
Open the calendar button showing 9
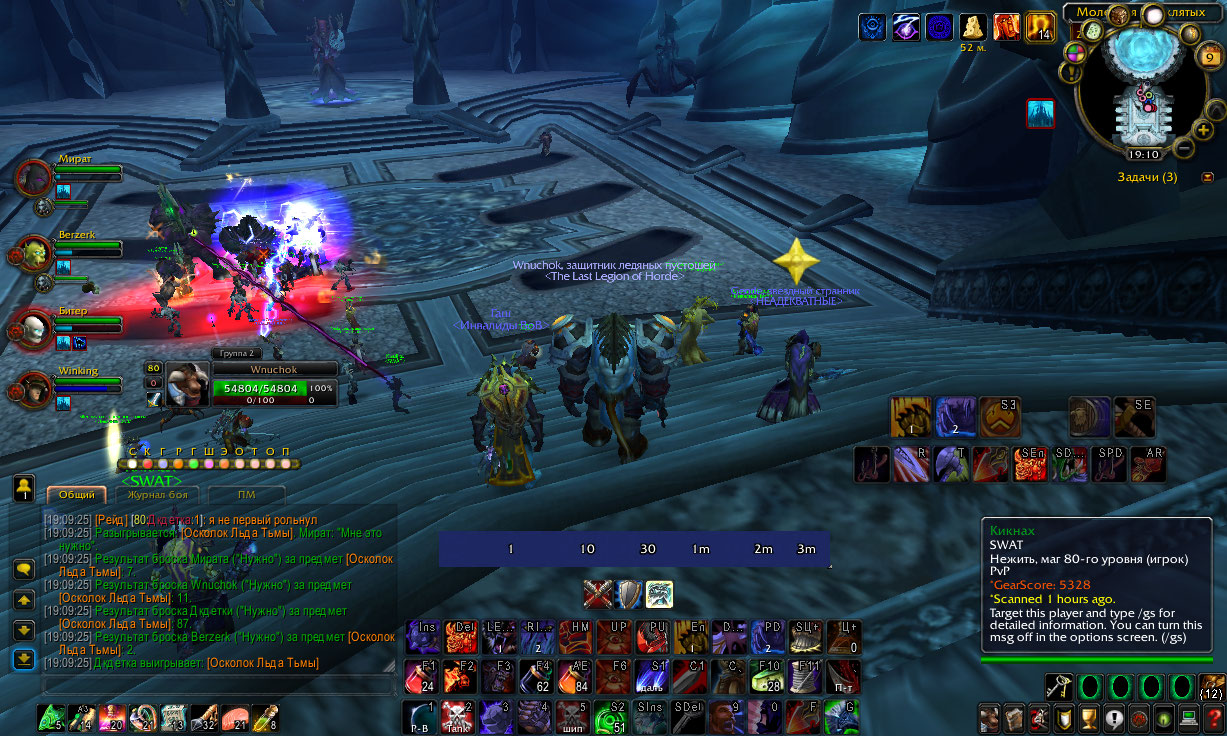(1205, 58)
